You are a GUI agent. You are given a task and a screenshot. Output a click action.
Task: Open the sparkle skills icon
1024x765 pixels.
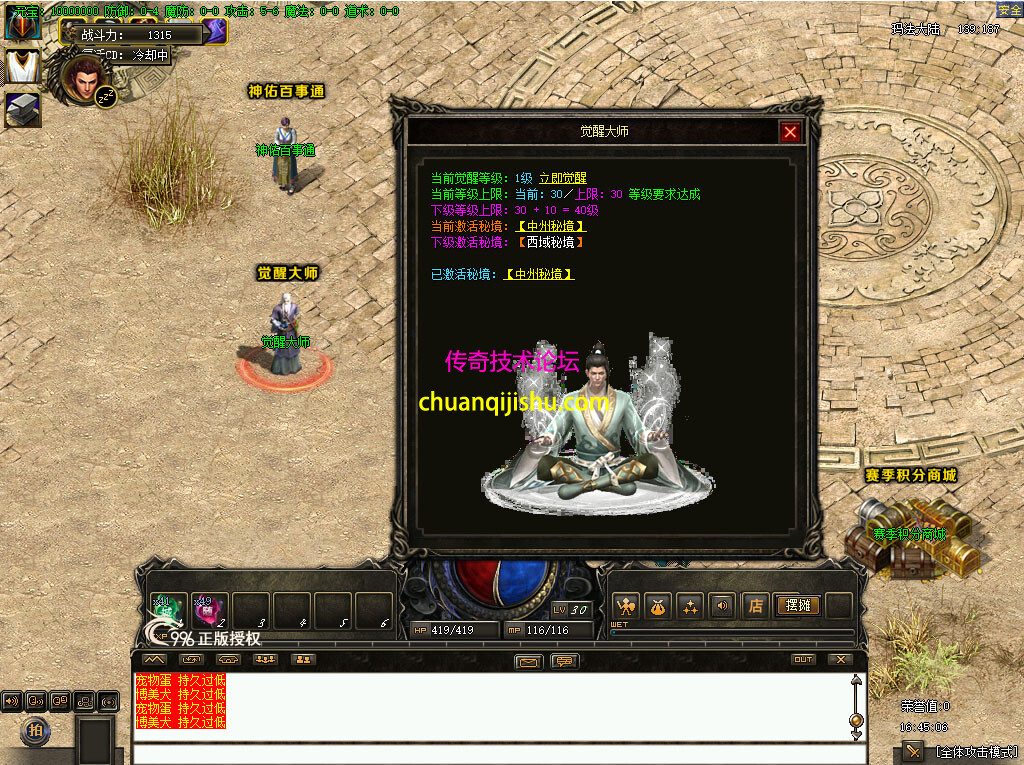pyautogui.click(x=689, y=606)
